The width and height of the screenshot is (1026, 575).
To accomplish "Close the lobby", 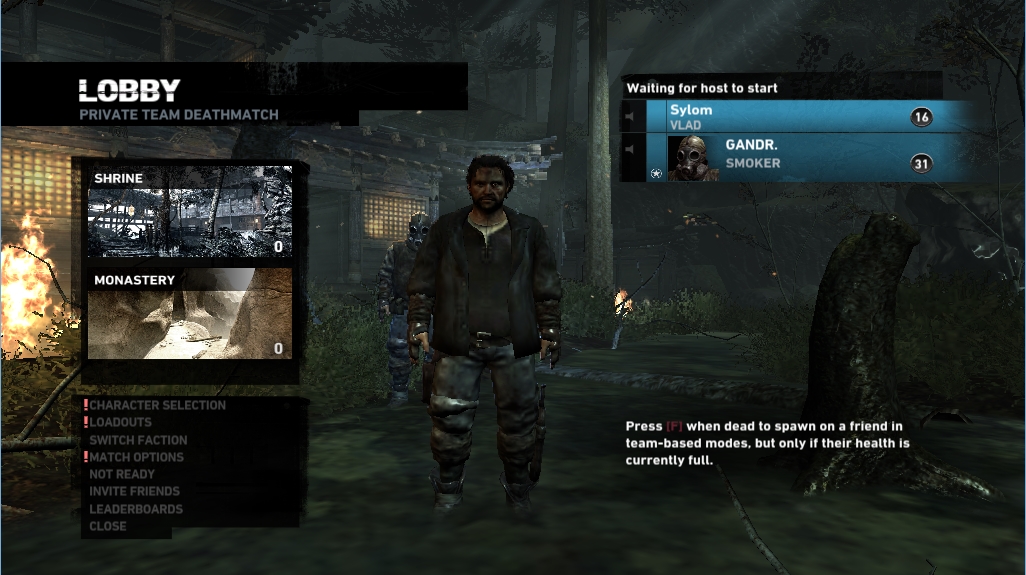I will click(x=108, y=526).
